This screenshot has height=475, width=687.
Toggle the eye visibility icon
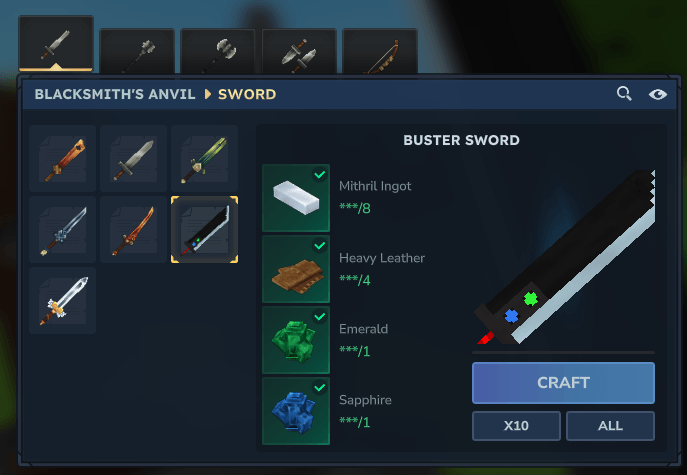click(x=657, y=94)
